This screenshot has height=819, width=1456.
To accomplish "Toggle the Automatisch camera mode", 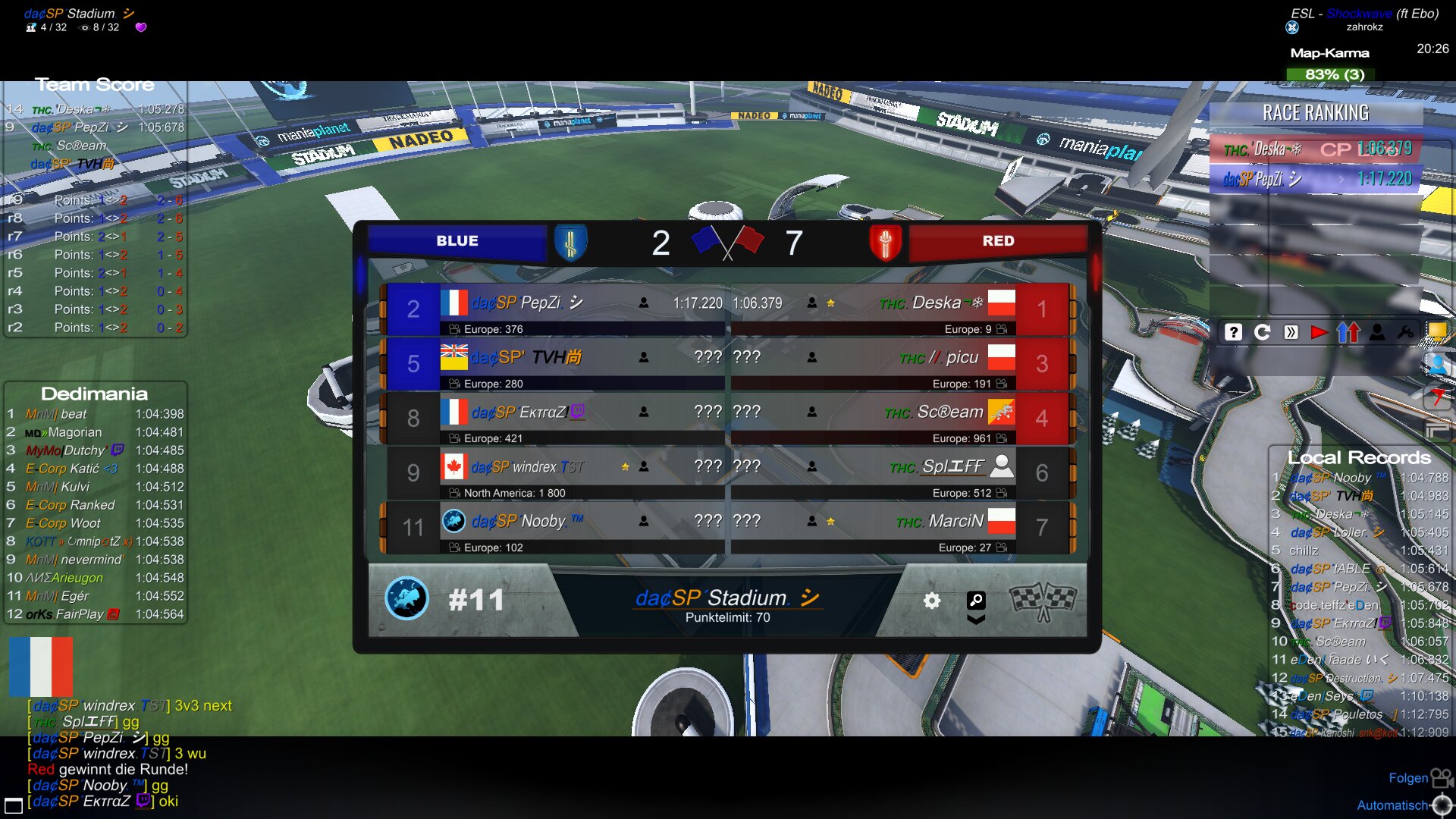I will pos(1392,805).
